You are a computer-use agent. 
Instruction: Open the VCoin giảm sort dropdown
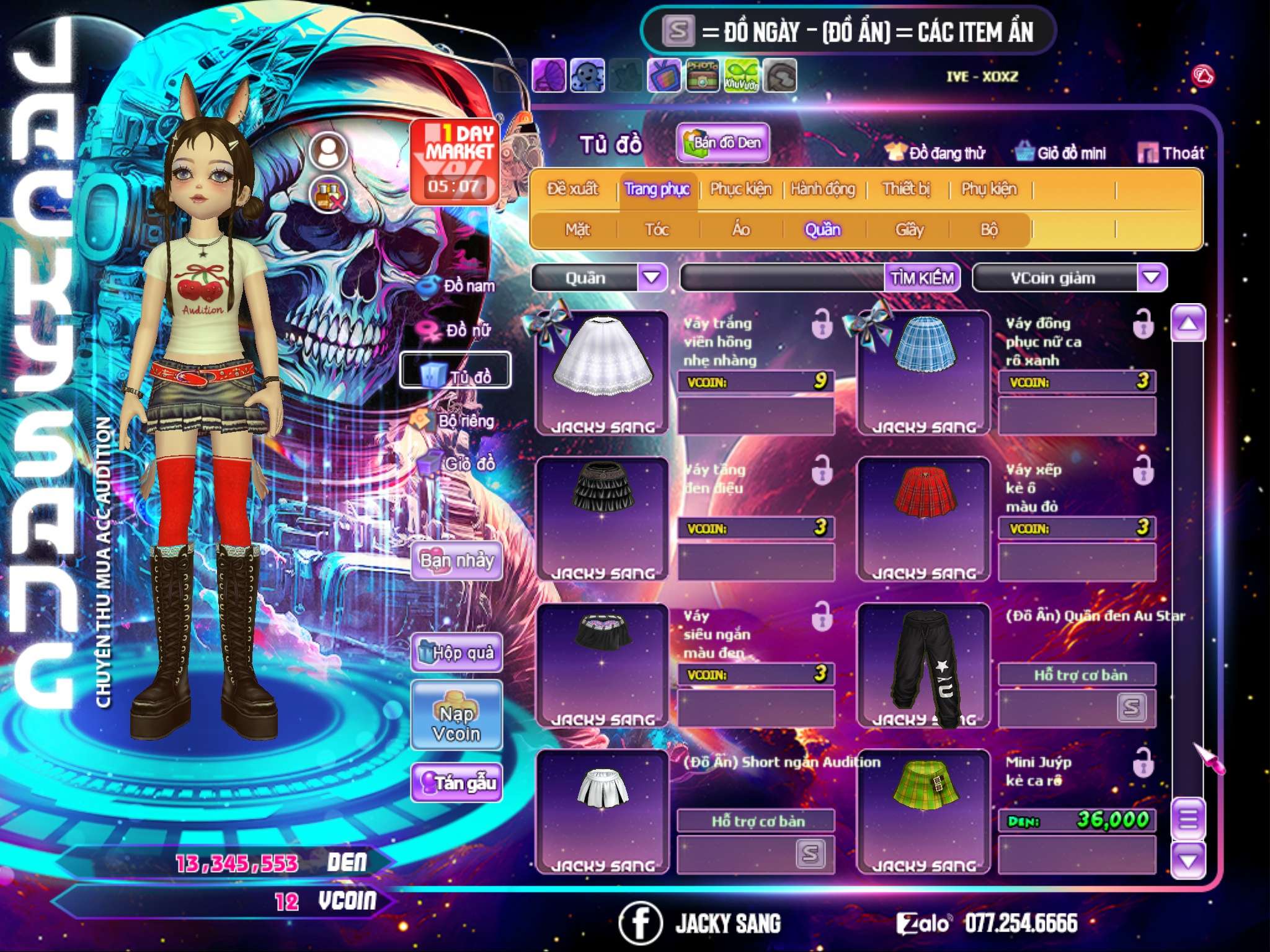point(1152,277)
